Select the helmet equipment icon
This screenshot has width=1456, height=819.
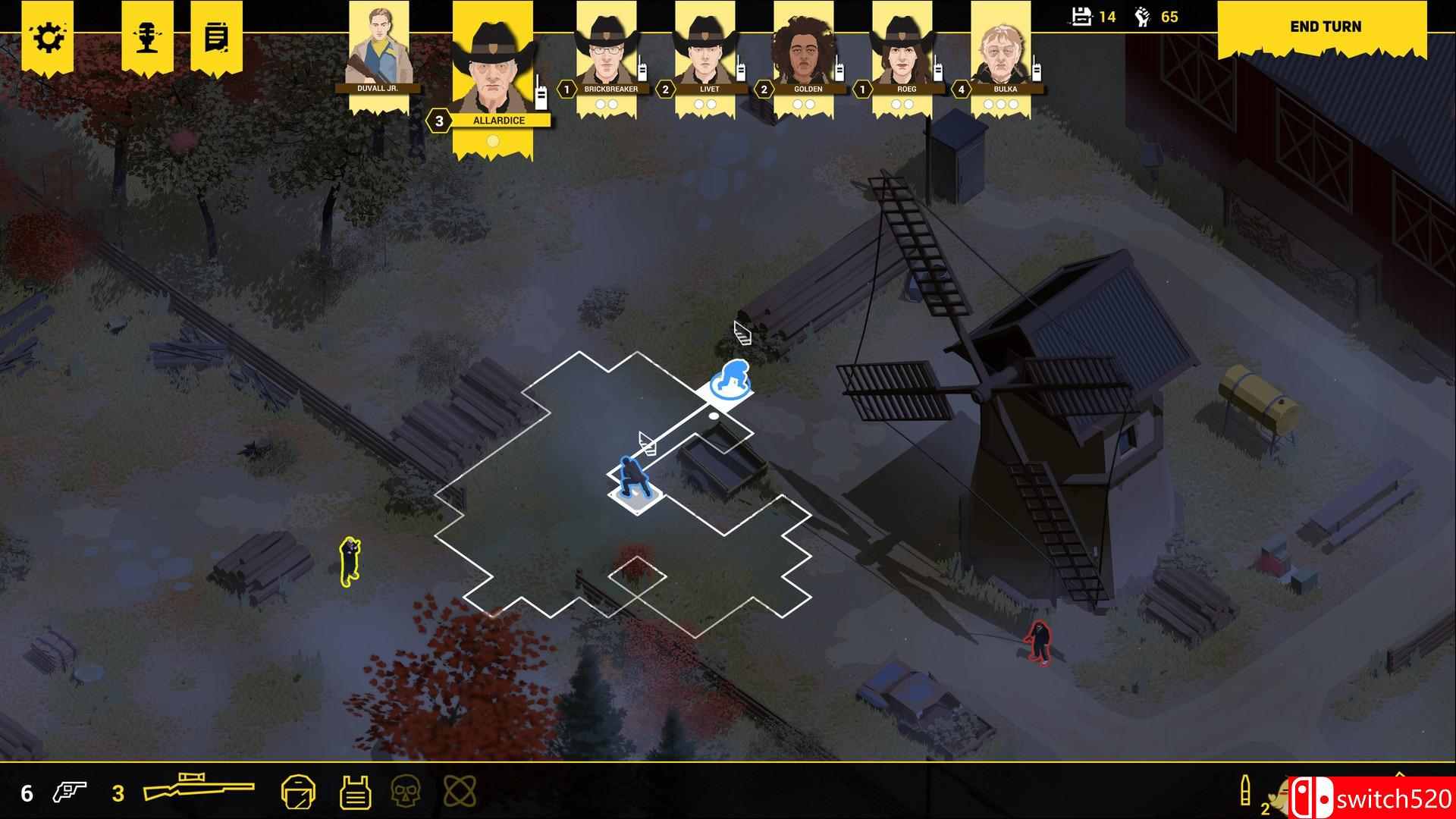tap(299, 791)
